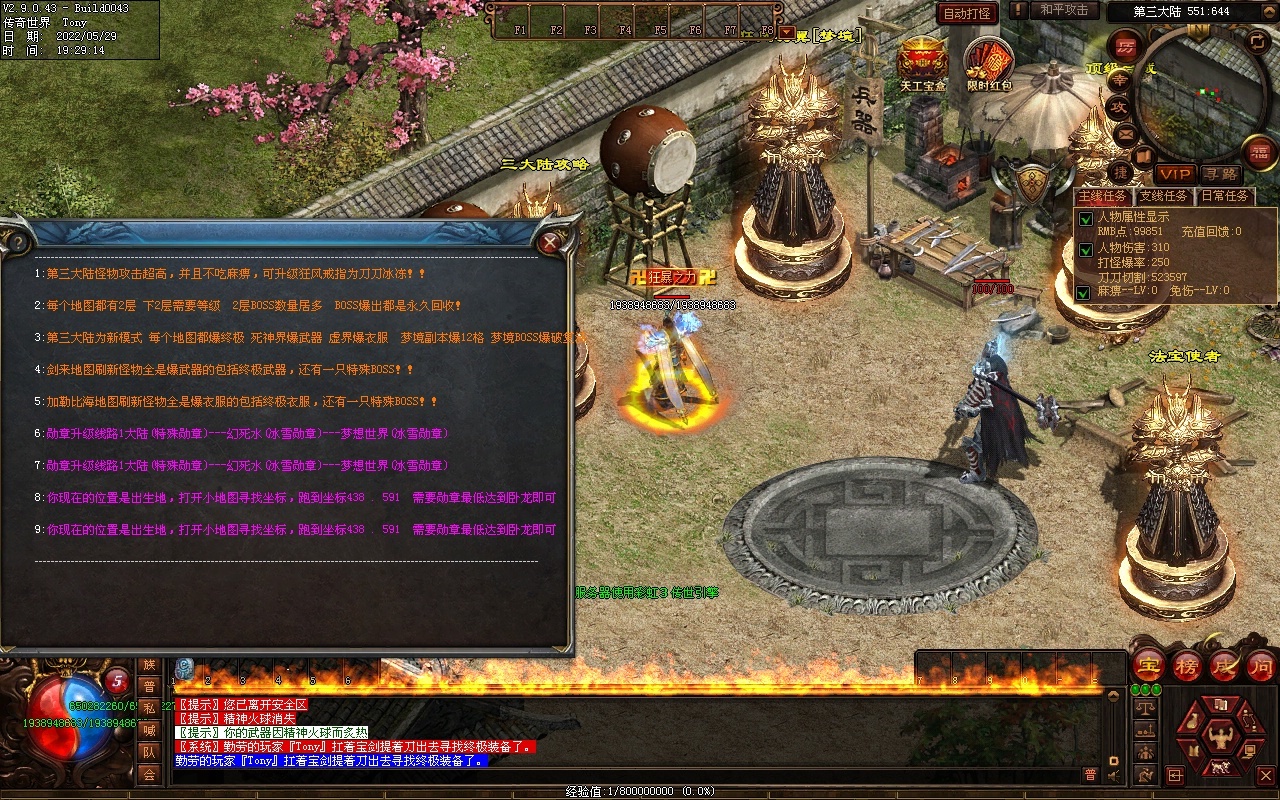The height and width of the screenshot is (800, 1280).
Task: Switch to the 日常任务 daily quest tab
Action: click(1225, 196)
